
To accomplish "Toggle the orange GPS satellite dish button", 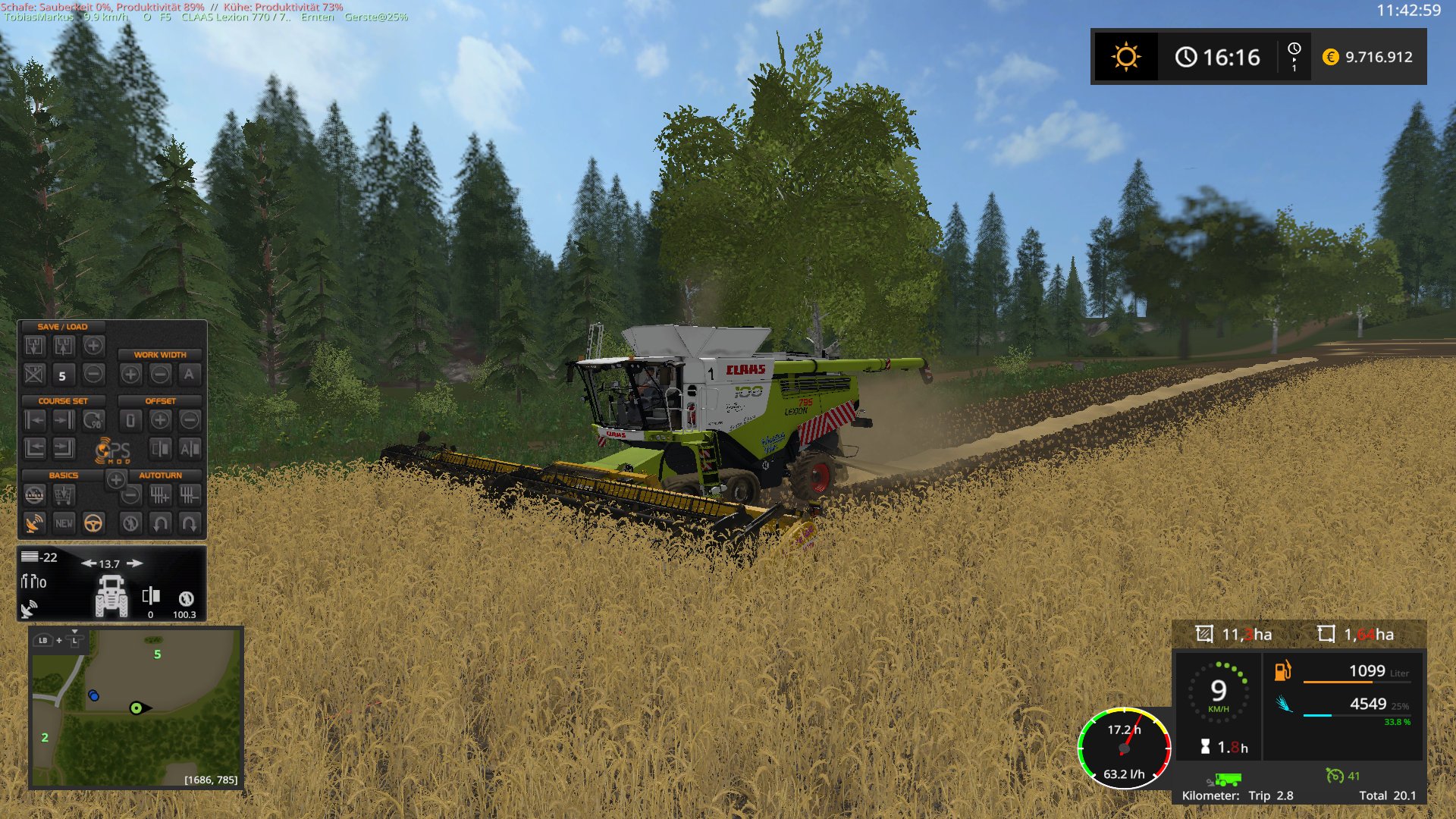I will click(x=34, y=523).
